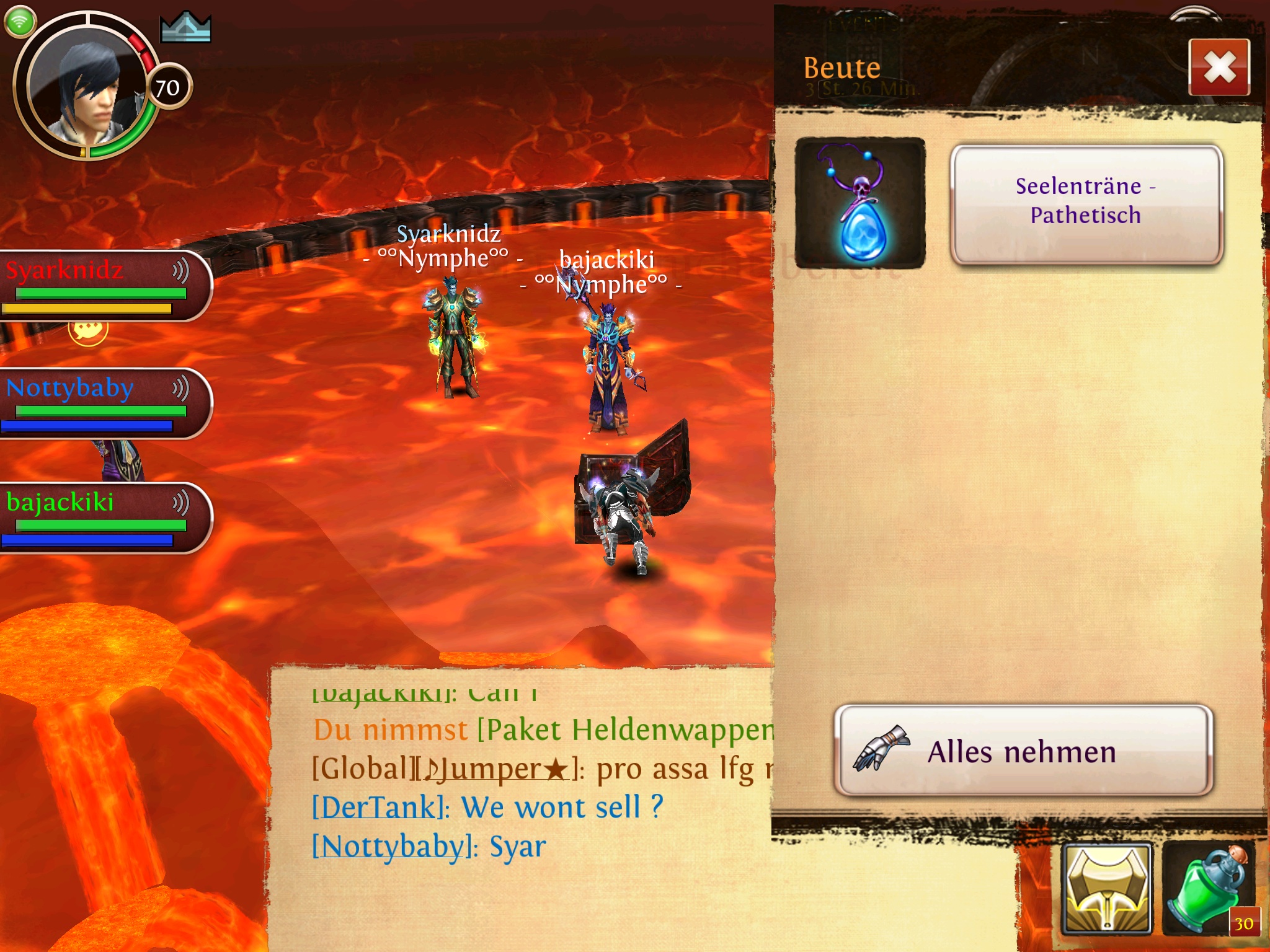Tap the green connection signal icon
Viewport: 1270px width, 952px height.
tap(20, 22)
